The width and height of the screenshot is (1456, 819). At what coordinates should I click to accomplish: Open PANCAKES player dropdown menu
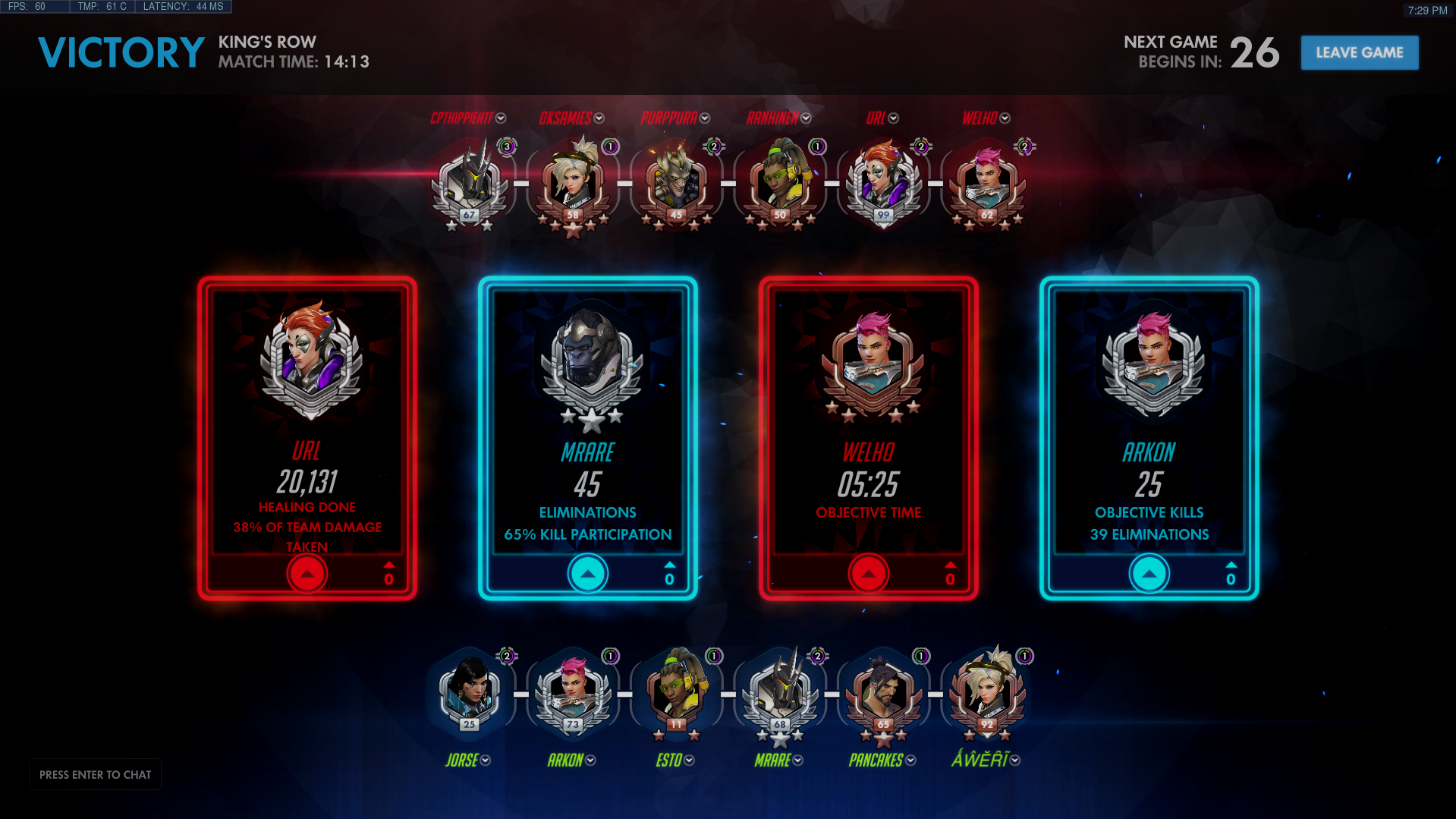tap(910, 761)
